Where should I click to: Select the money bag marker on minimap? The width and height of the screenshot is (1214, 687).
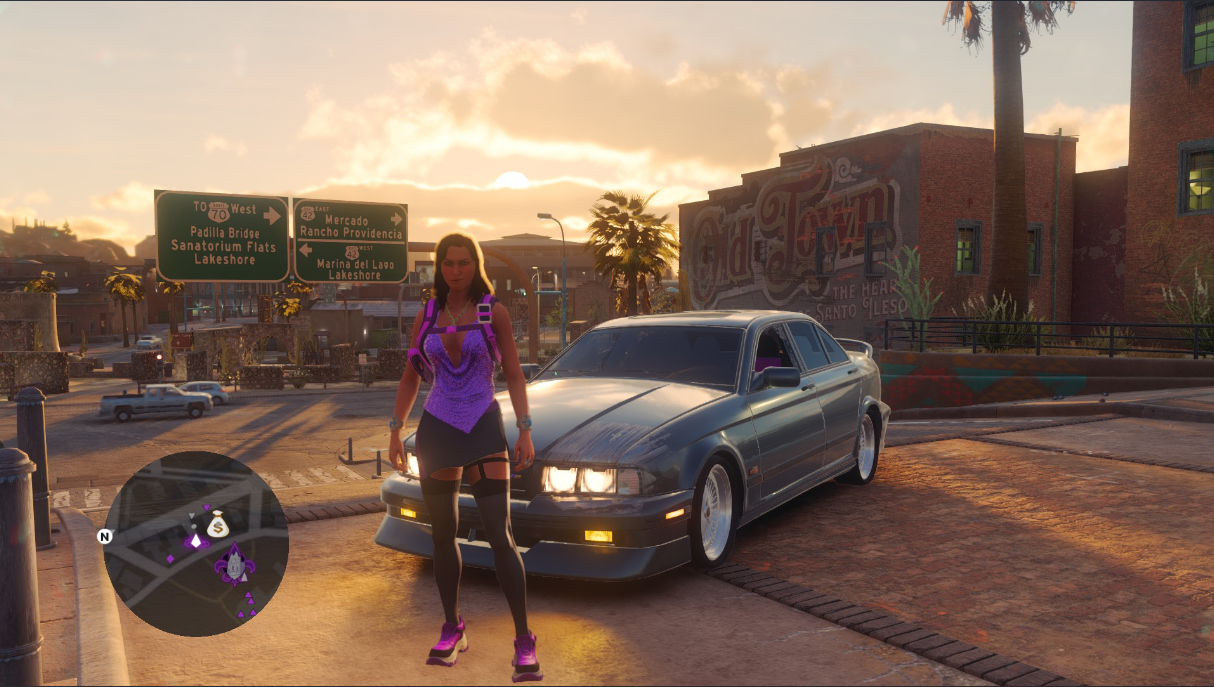[x=218, y=524]
